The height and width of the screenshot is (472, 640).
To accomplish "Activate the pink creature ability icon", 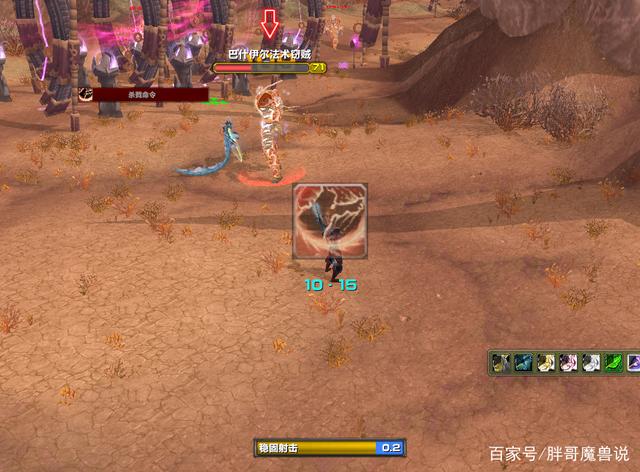I will [x=569, y=362].
